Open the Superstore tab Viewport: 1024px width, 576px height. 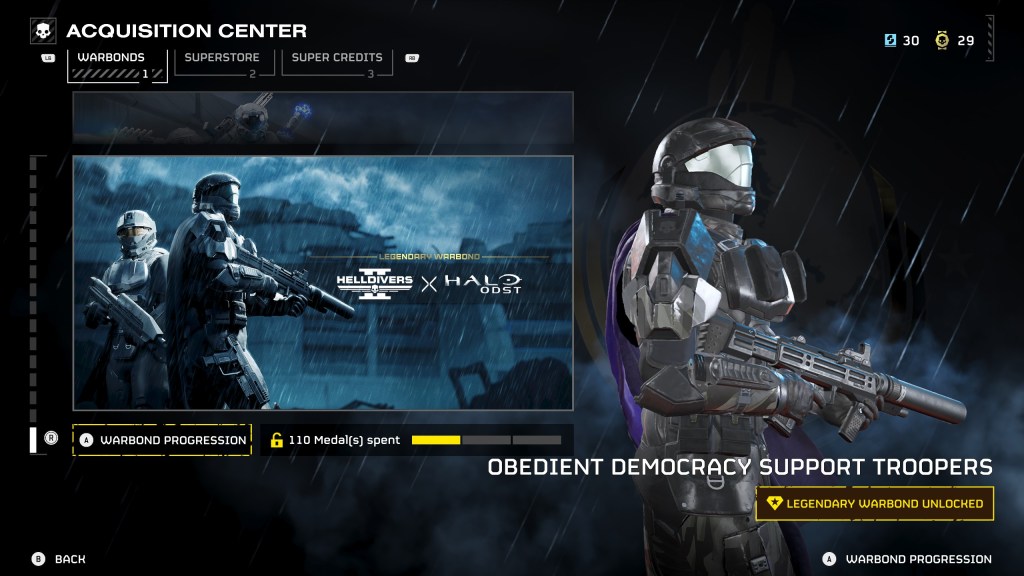221,64
